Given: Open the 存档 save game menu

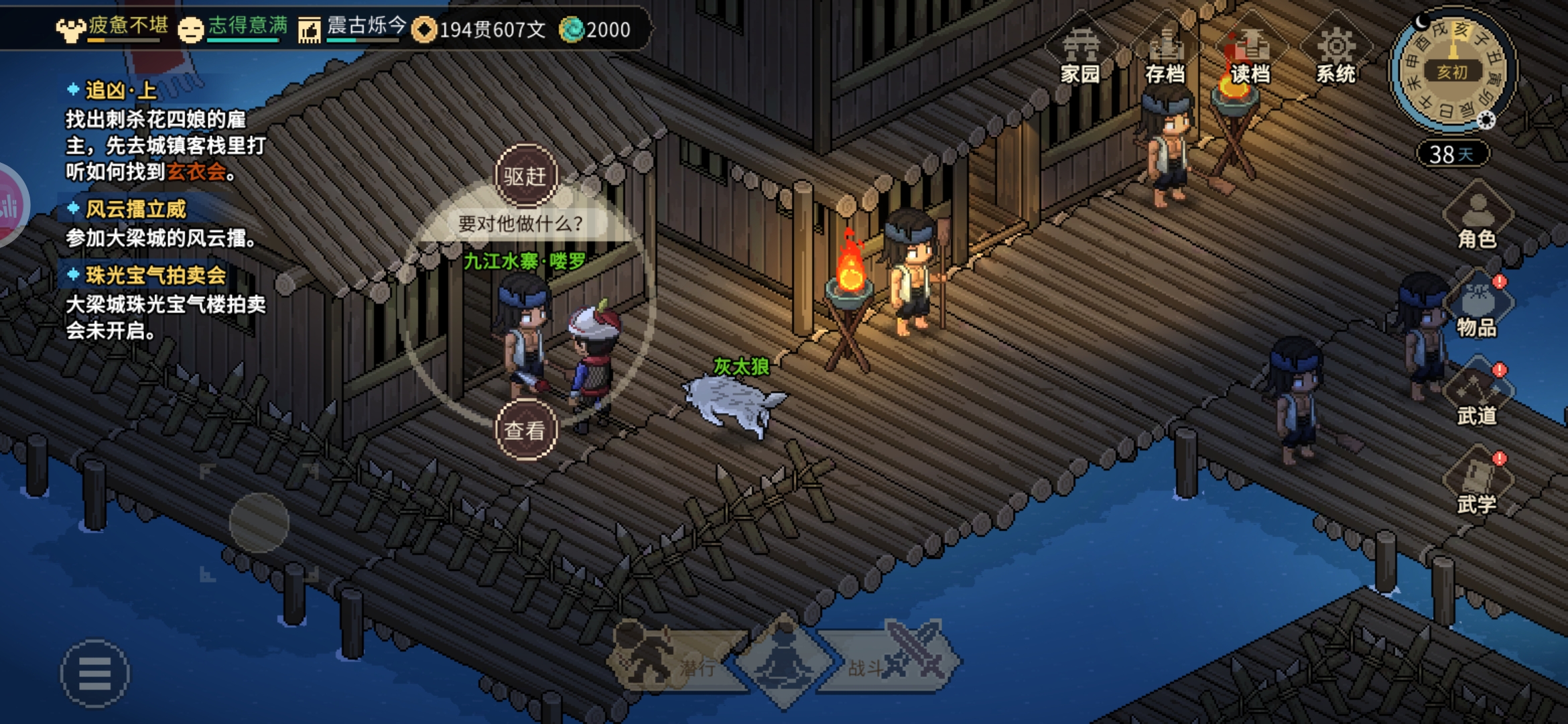Looking at the screenshot, I should (1165, 55).
